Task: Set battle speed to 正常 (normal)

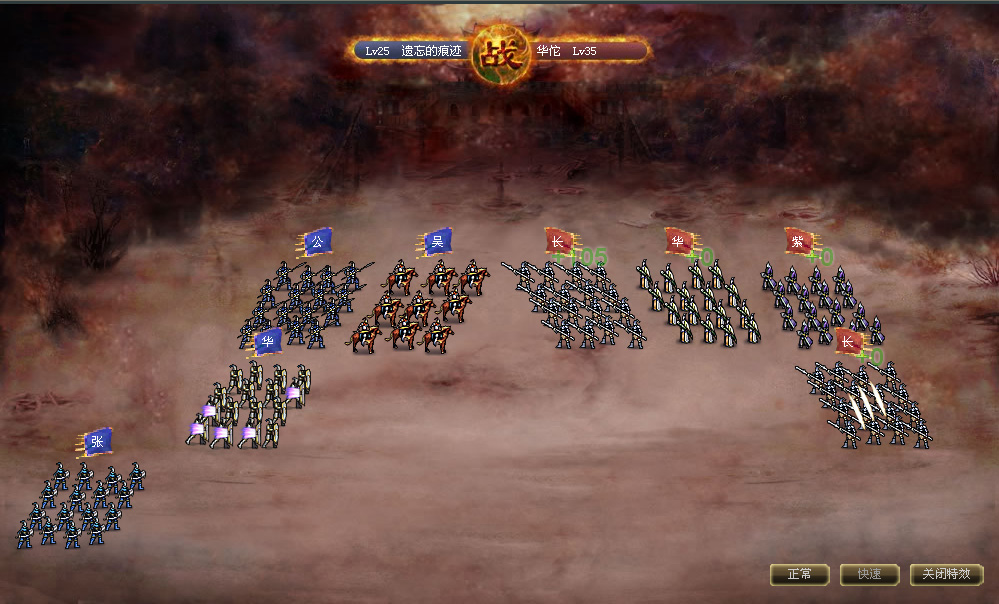Action: pos(799,575)
